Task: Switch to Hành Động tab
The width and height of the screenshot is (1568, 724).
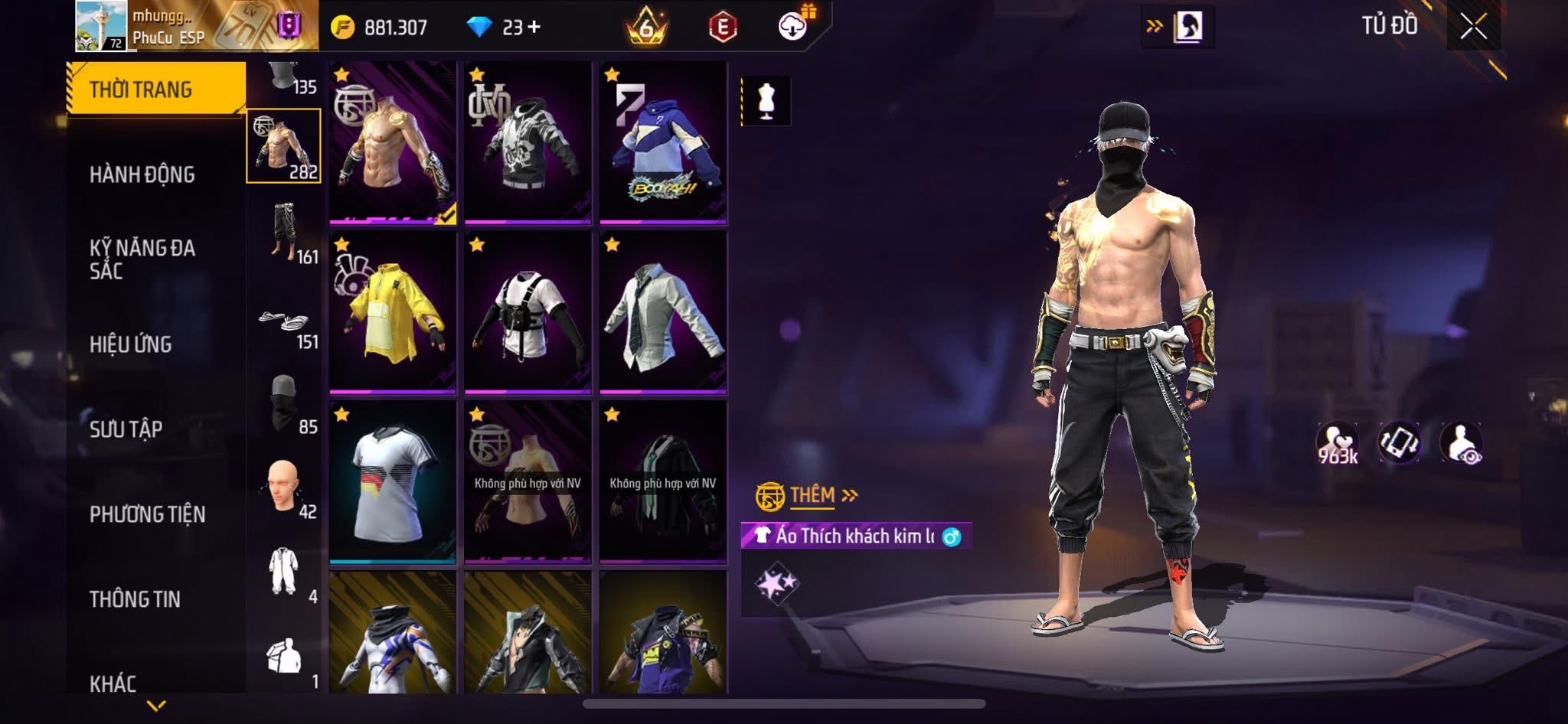Action: [x=142, y=174]
